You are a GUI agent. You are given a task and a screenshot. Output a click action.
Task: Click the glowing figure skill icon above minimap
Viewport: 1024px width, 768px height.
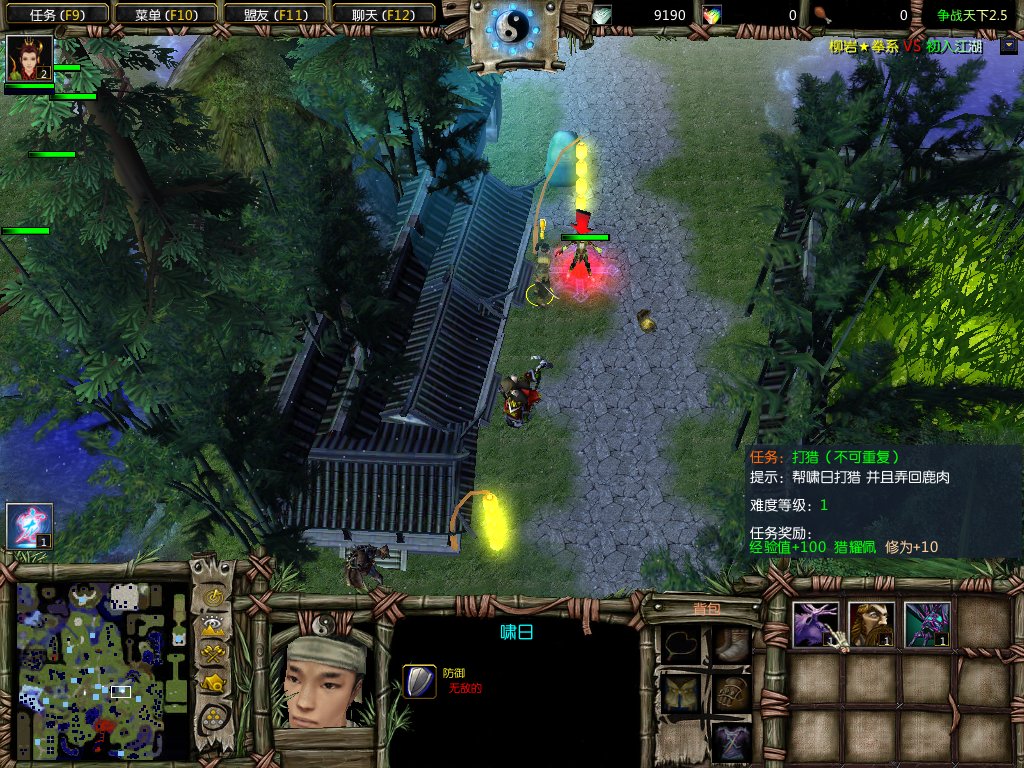pos(29,526)
